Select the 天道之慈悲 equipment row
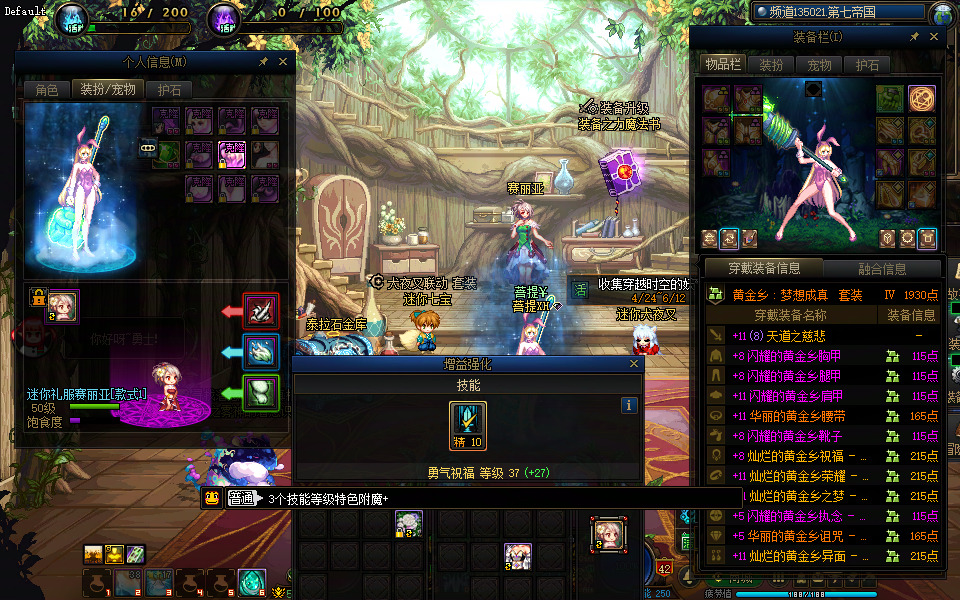 point(790,336)
